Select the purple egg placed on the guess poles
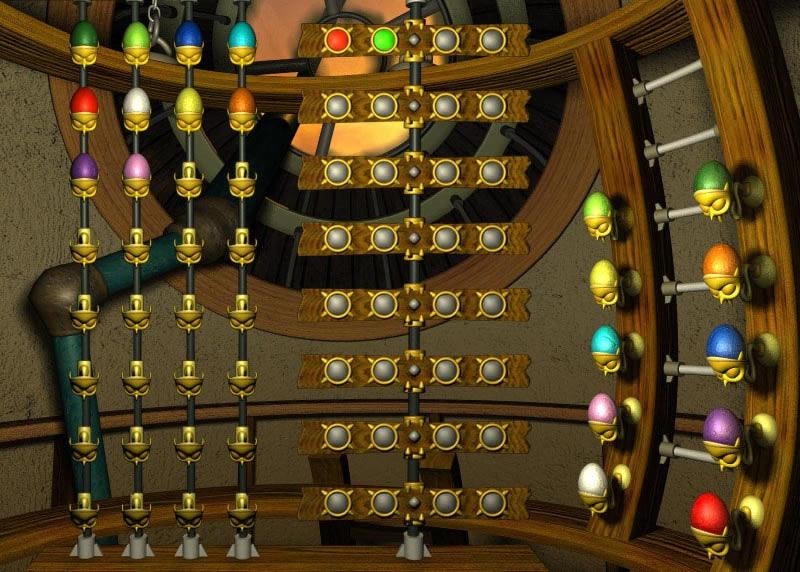This screenshot has width=800, height=572. coord(84,167)
